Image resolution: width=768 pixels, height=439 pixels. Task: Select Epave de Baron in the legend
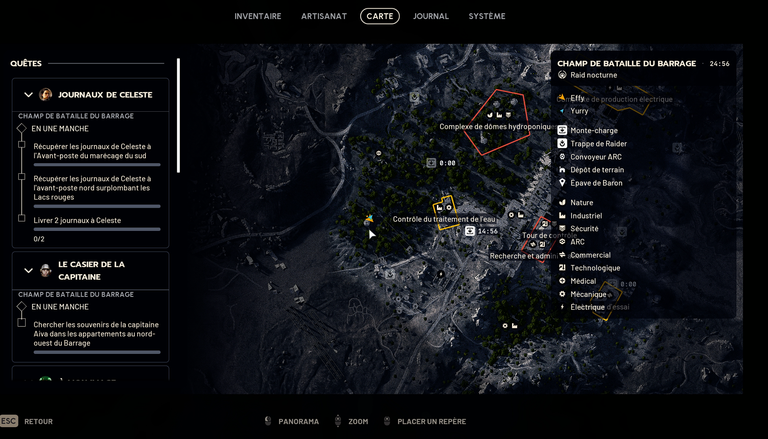coord(596,183)
